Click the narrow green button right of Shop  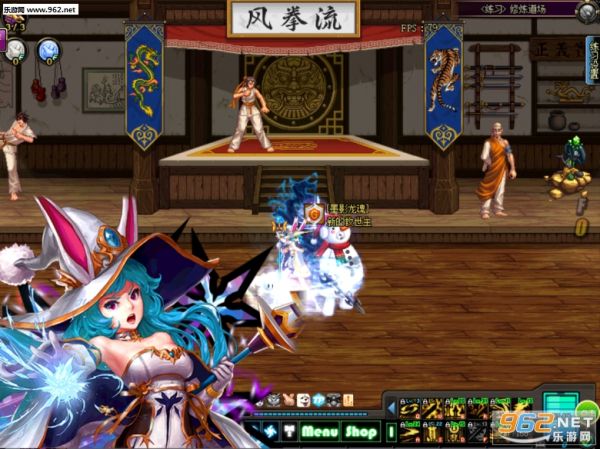point(391,432)
